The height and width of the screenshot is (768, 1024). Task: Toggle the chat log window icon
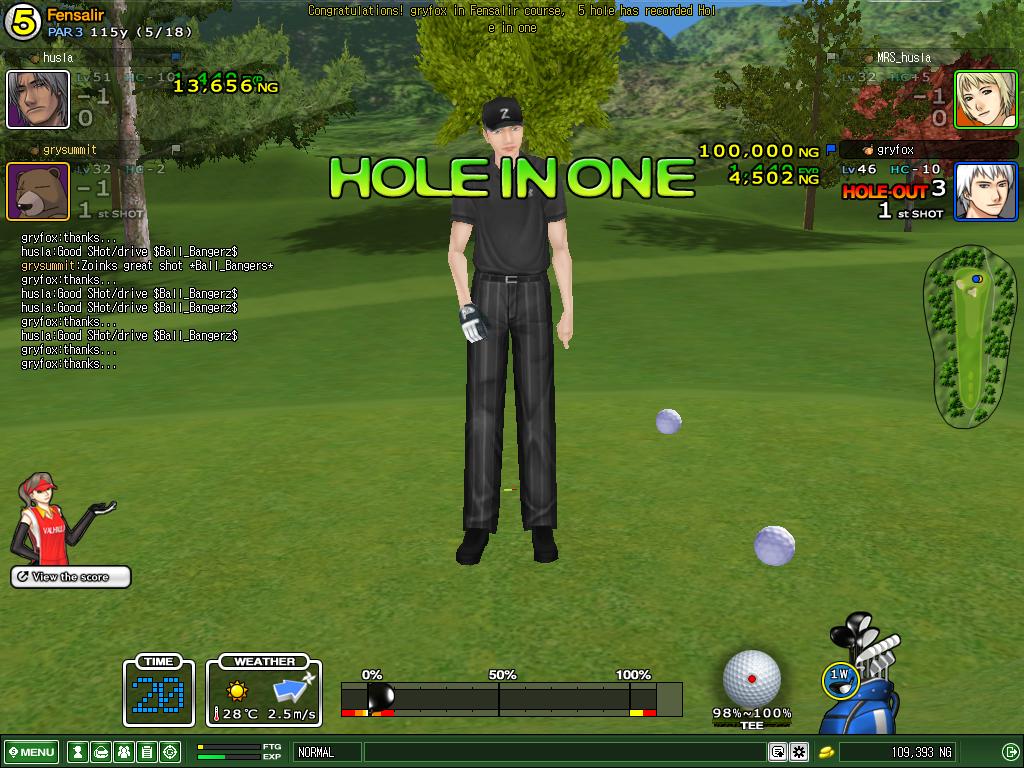pos(777,752)
